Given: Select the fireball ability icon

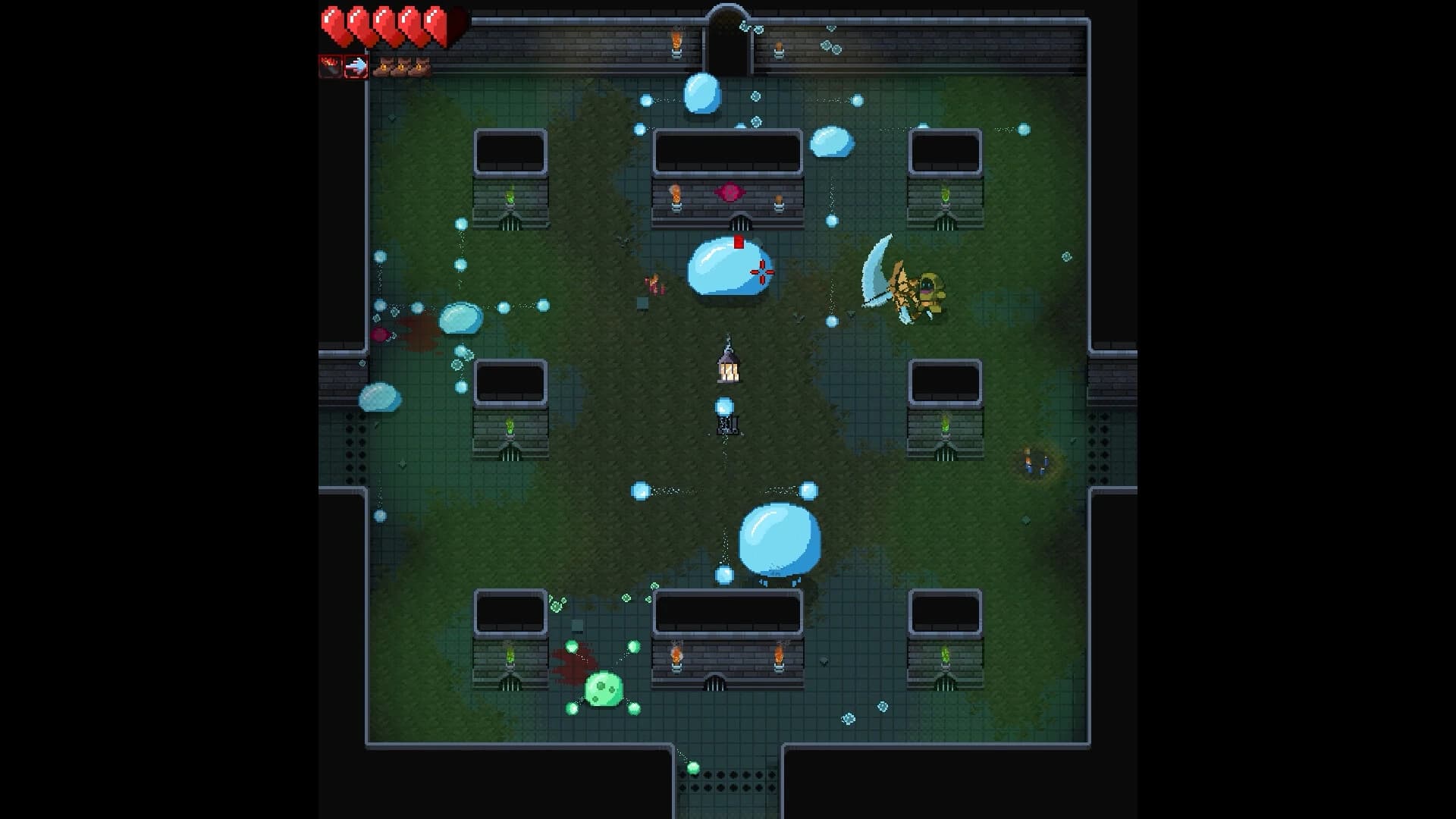Looking at the screenshot, I should [329, 67].
